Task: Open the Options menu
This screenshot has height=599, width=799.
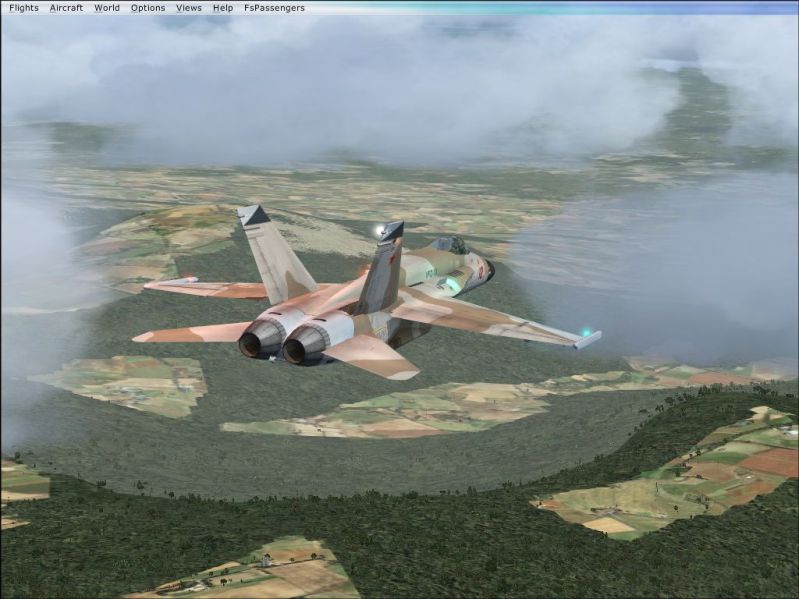Action: pyautogui.click(x=148, y=8)
